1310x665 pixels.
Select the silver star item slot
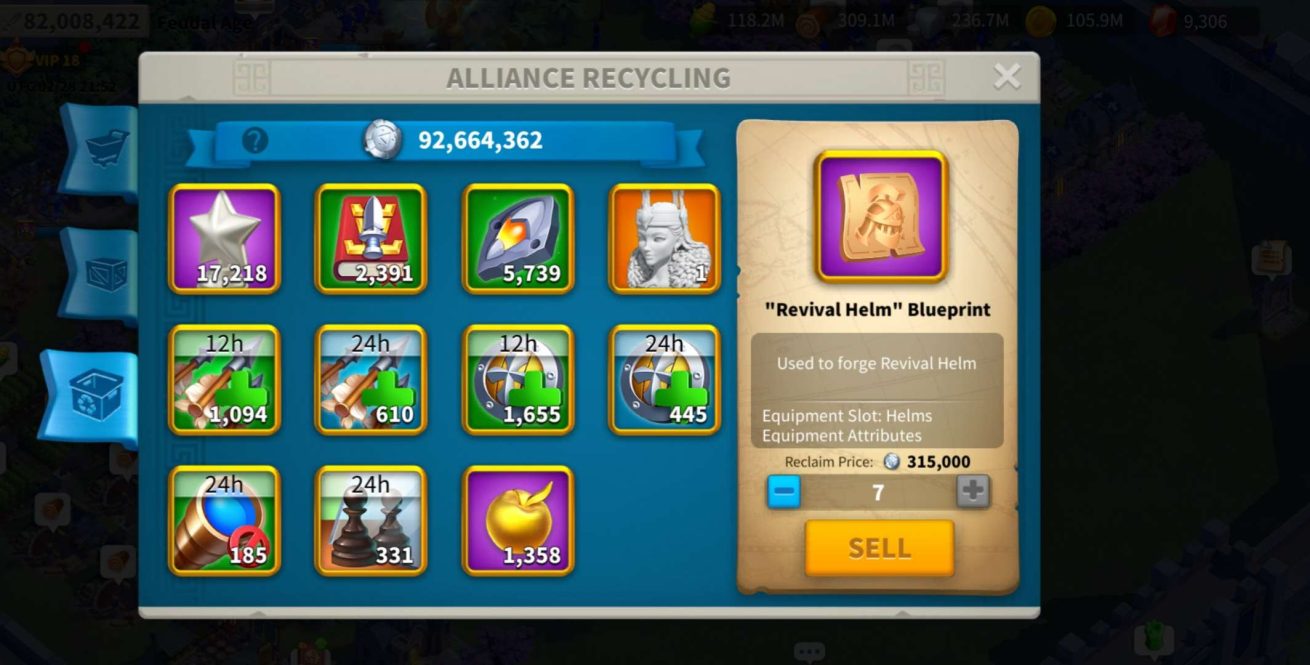(225, 238)
